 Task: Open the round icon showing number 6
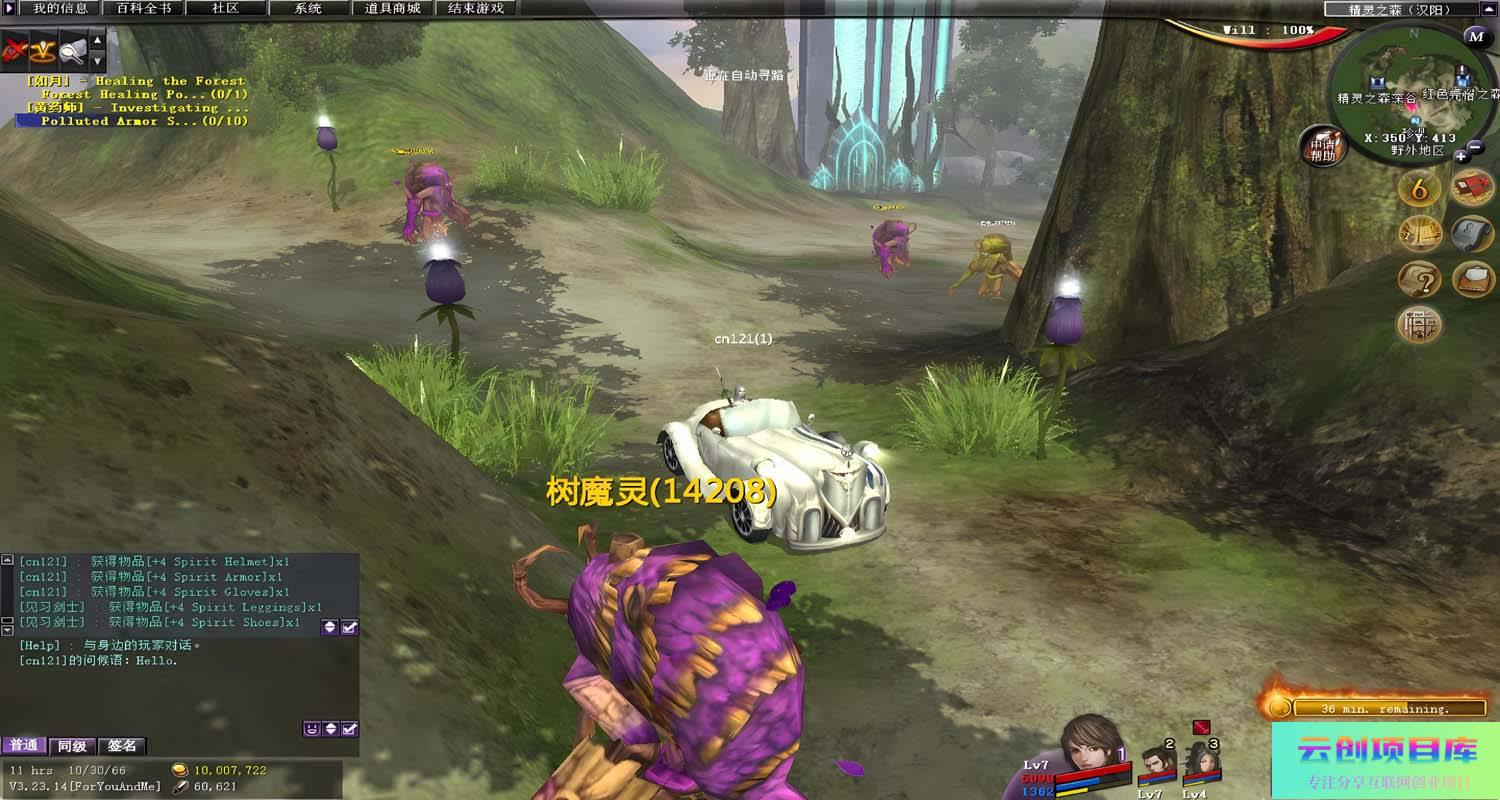pyautogui.click(x=1419, y=187)
